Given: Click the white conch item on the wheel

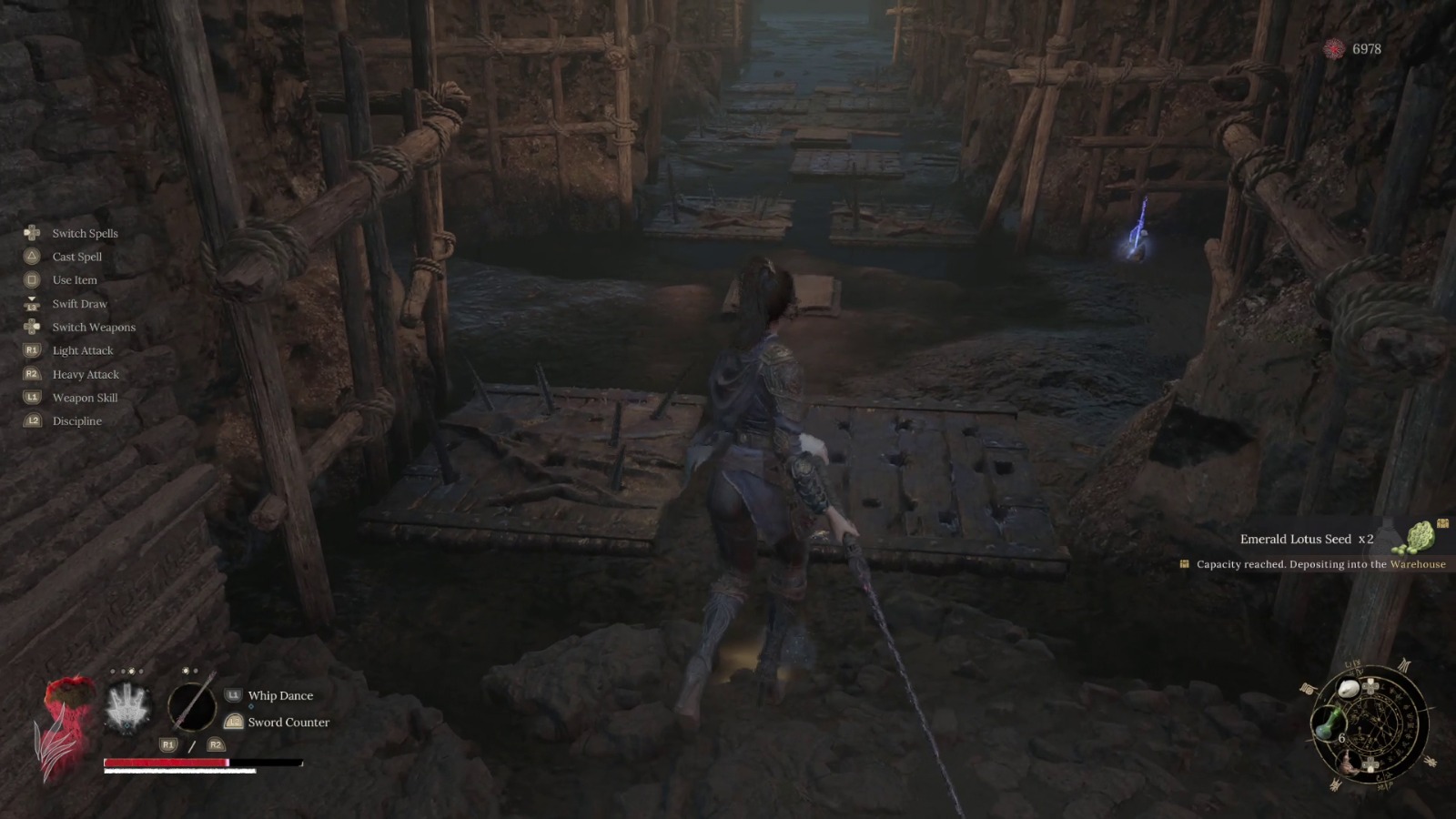Looking at the screenshot, I should point(1349,688).
